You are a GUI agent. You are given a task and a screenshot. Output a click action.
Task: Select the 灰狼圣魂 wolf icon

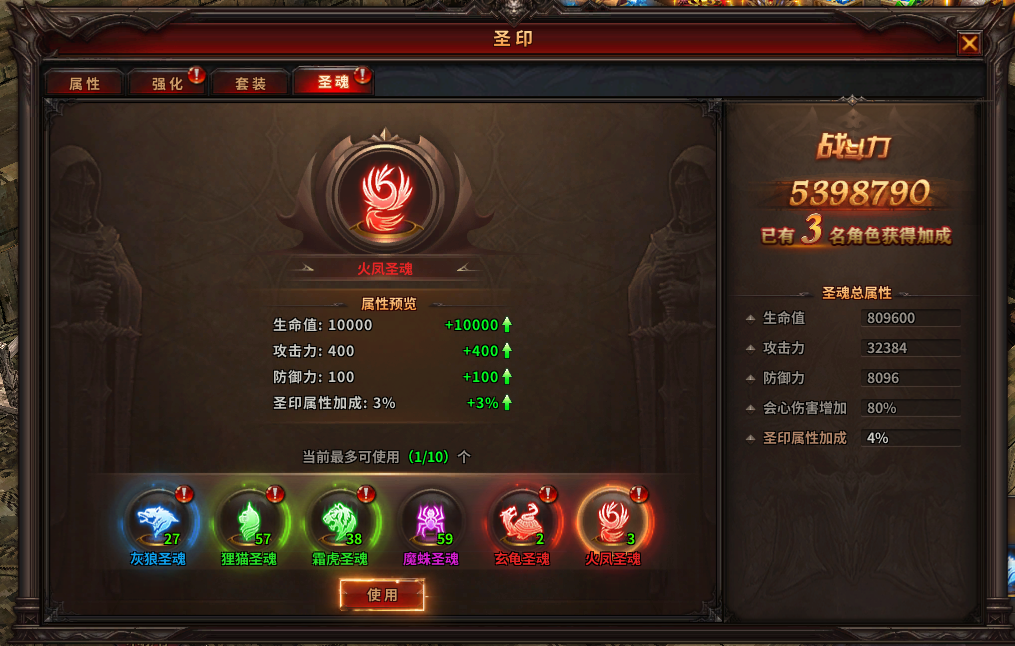(x=160, y=520)
